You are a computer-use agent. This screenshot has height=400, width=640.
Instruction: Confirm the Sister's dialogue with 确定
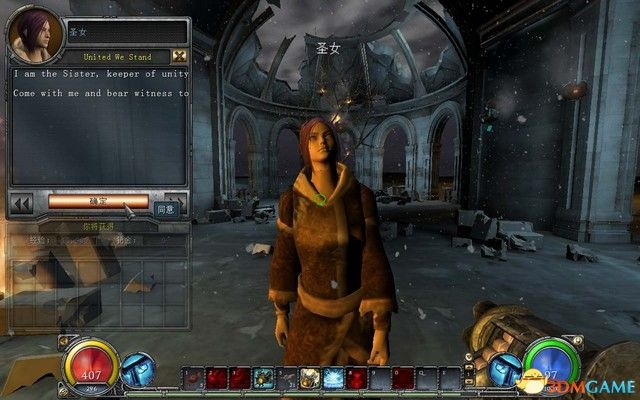[98, 201]
